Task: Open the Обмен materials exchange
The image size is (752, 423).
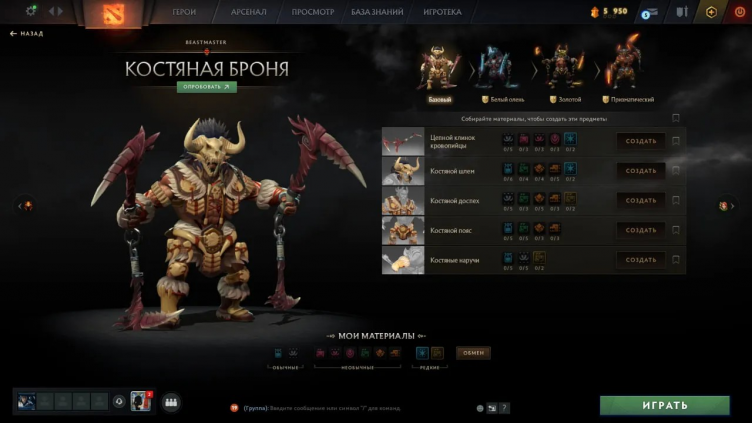Action: (473, 353)
